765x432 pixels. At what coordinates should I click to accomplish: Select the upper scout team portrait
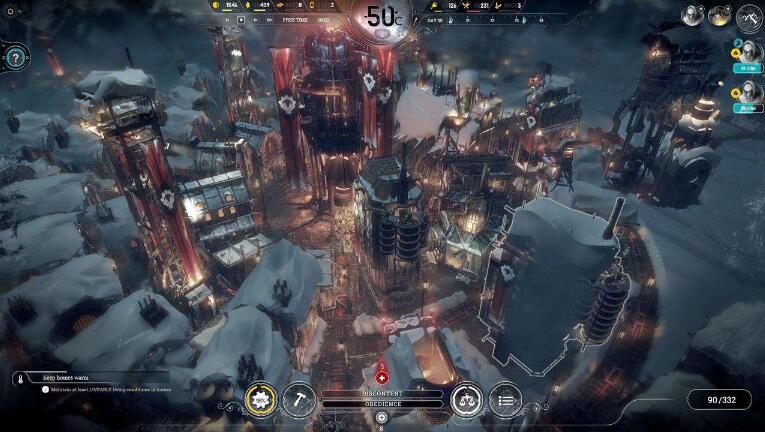point(747,55)
